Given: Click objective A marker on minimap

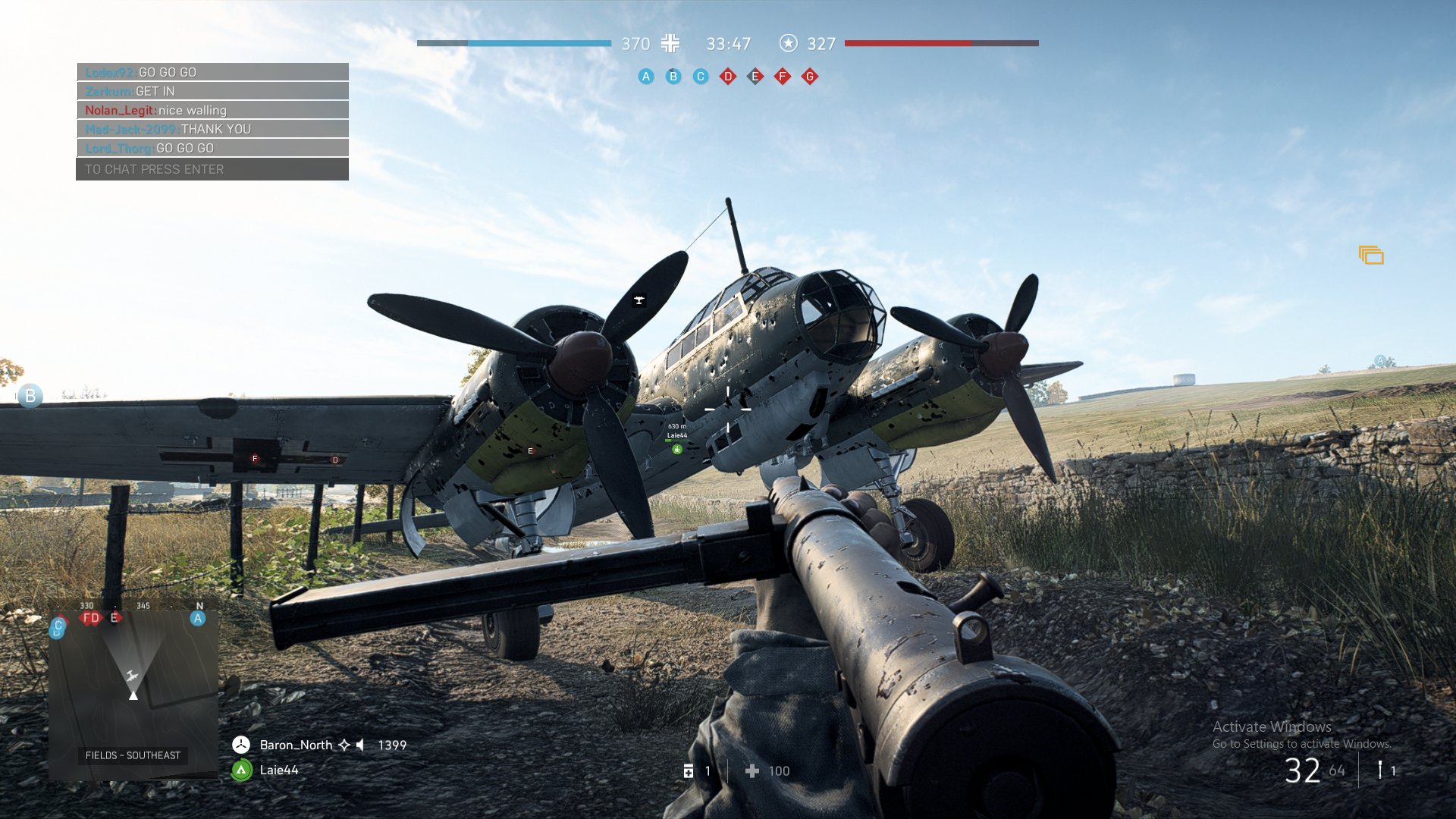Looking at the screenshot, I should tap(198, 618).
